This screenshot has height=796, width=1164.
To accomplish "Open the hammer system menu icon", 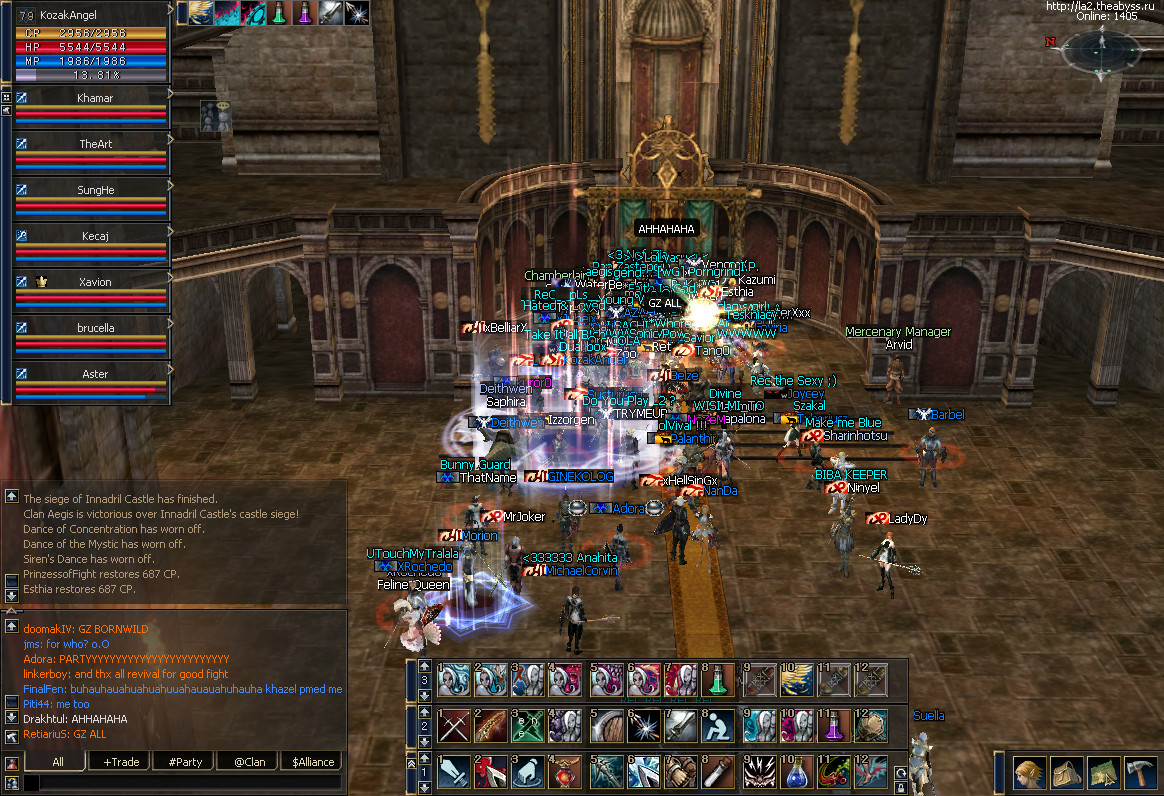I will 1140,774.
